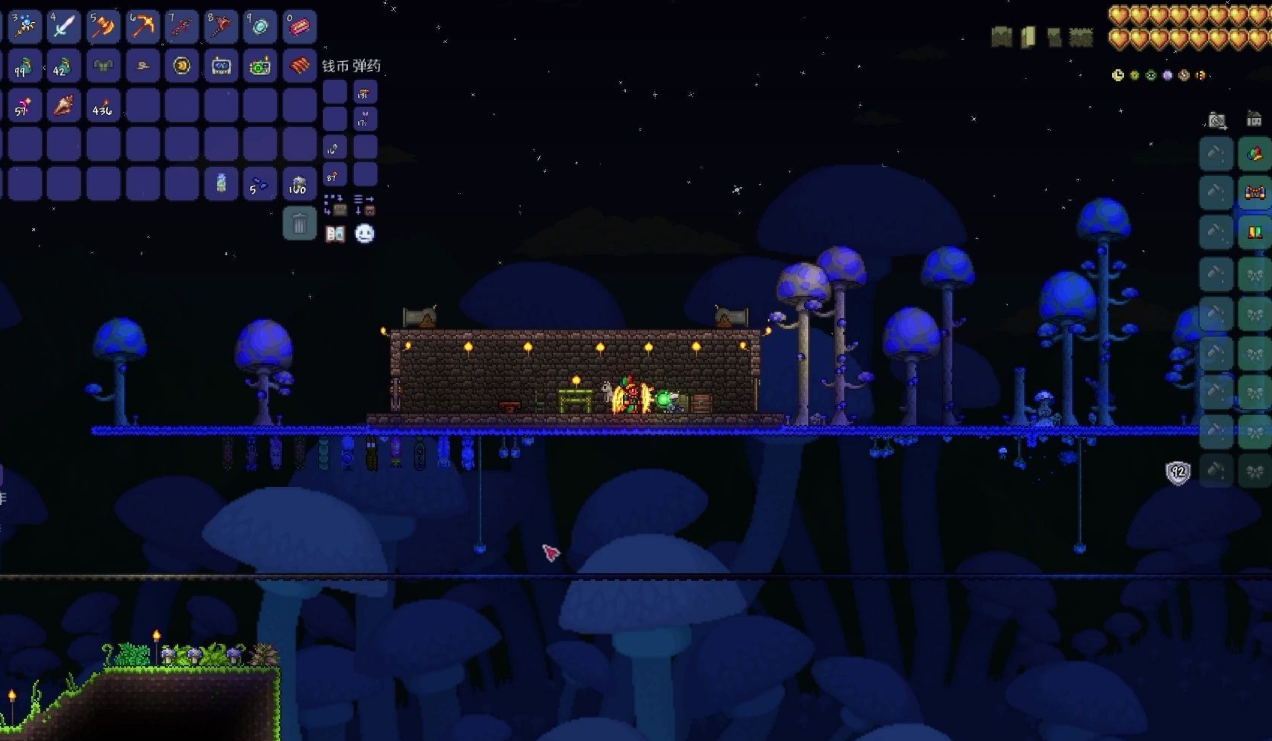
Task: Open the emote smiley face menu
Action: [x=365, y=233]
